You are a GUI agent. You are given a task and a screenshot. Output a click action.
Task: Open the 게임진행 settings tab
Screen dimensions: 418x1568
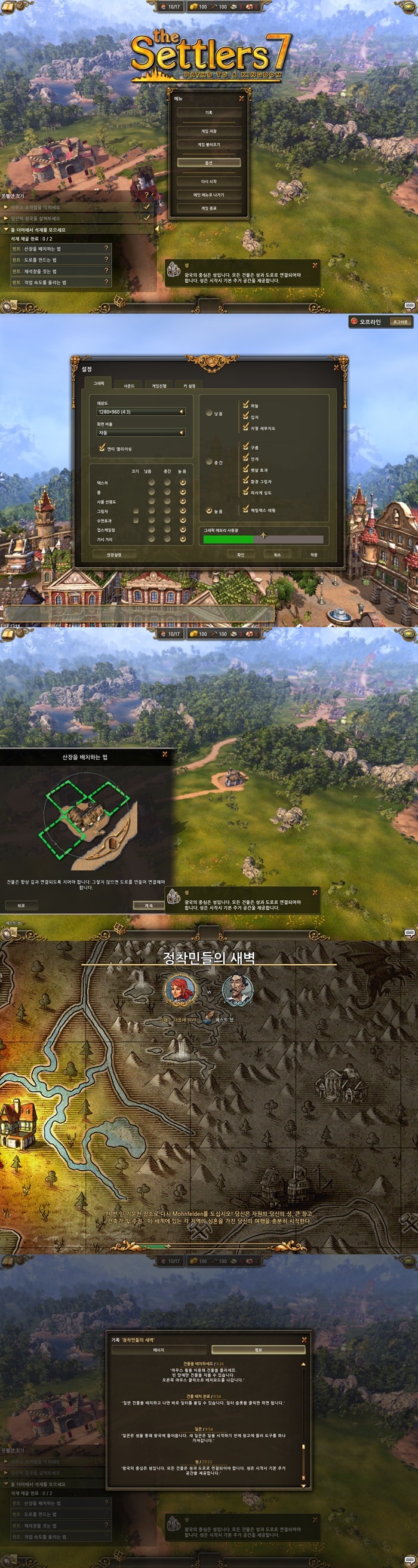tap(159, 385)
